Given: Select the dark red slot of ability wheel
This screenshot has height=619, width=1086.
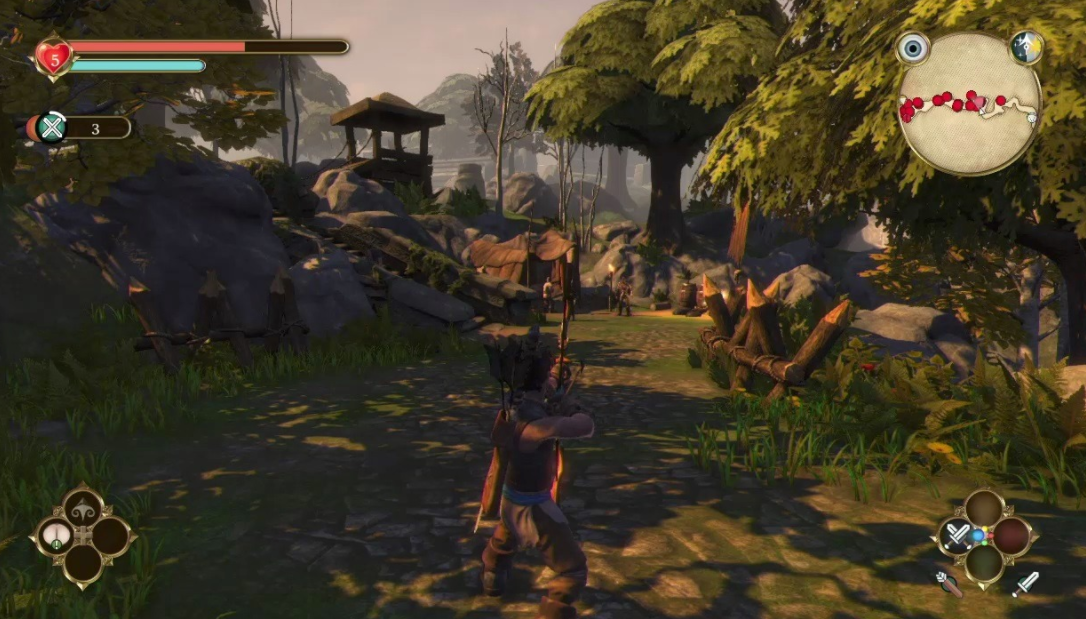Looking at the screenshot, I should pyautogui.click(x=1011, y=536).
